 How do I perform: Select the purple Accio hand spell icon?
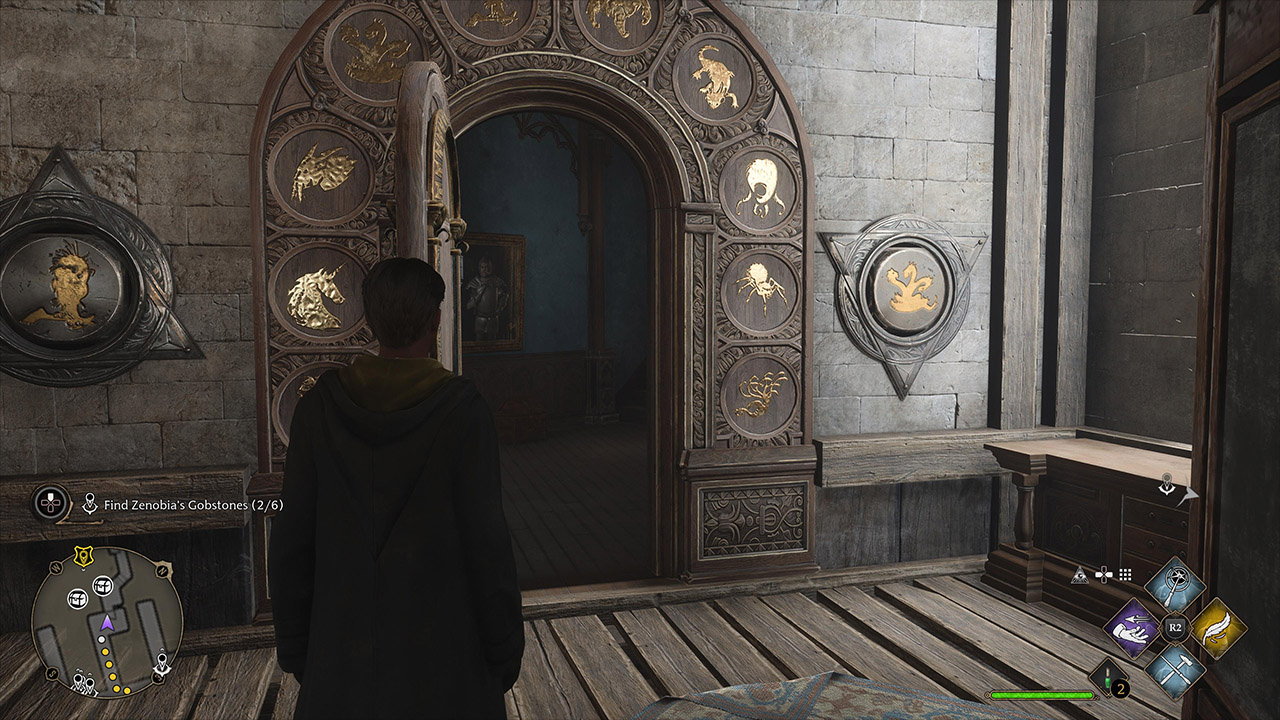[x=1131, y=629]
